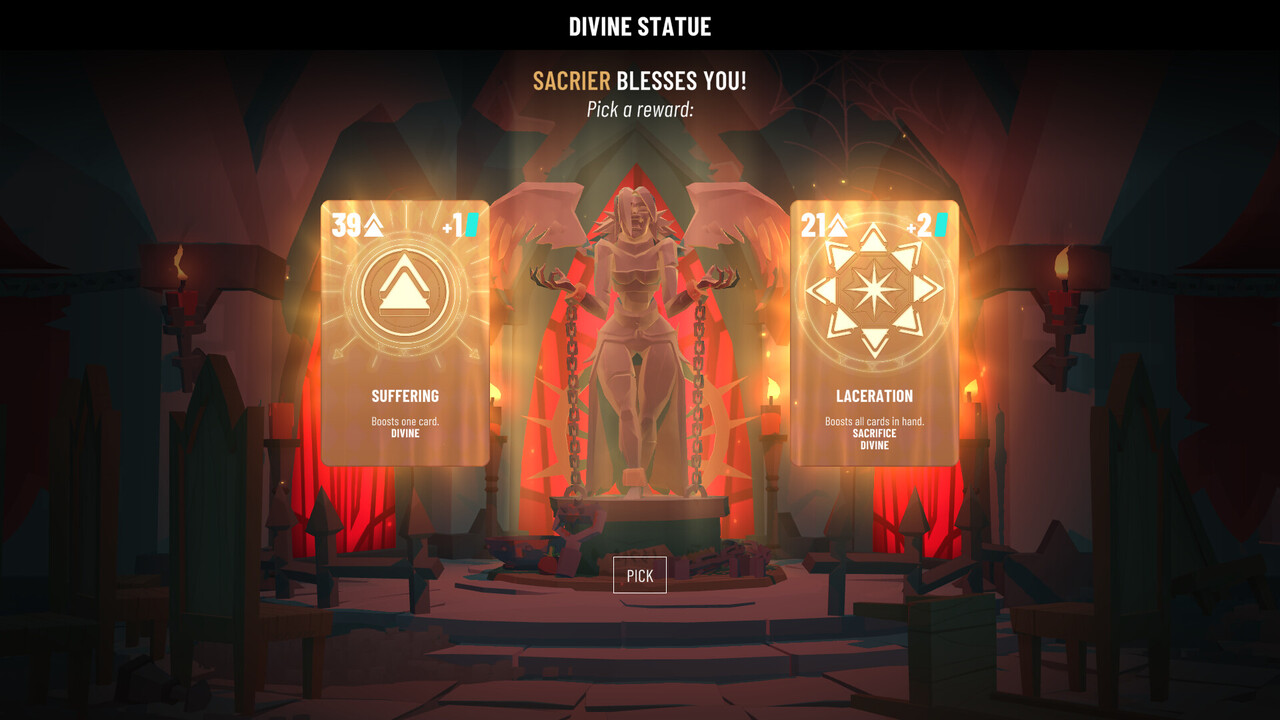This screenshot has height=720, width=1280.
Task: Click the DIVINE tag on Suffering card
Action: tap(404, 434)
